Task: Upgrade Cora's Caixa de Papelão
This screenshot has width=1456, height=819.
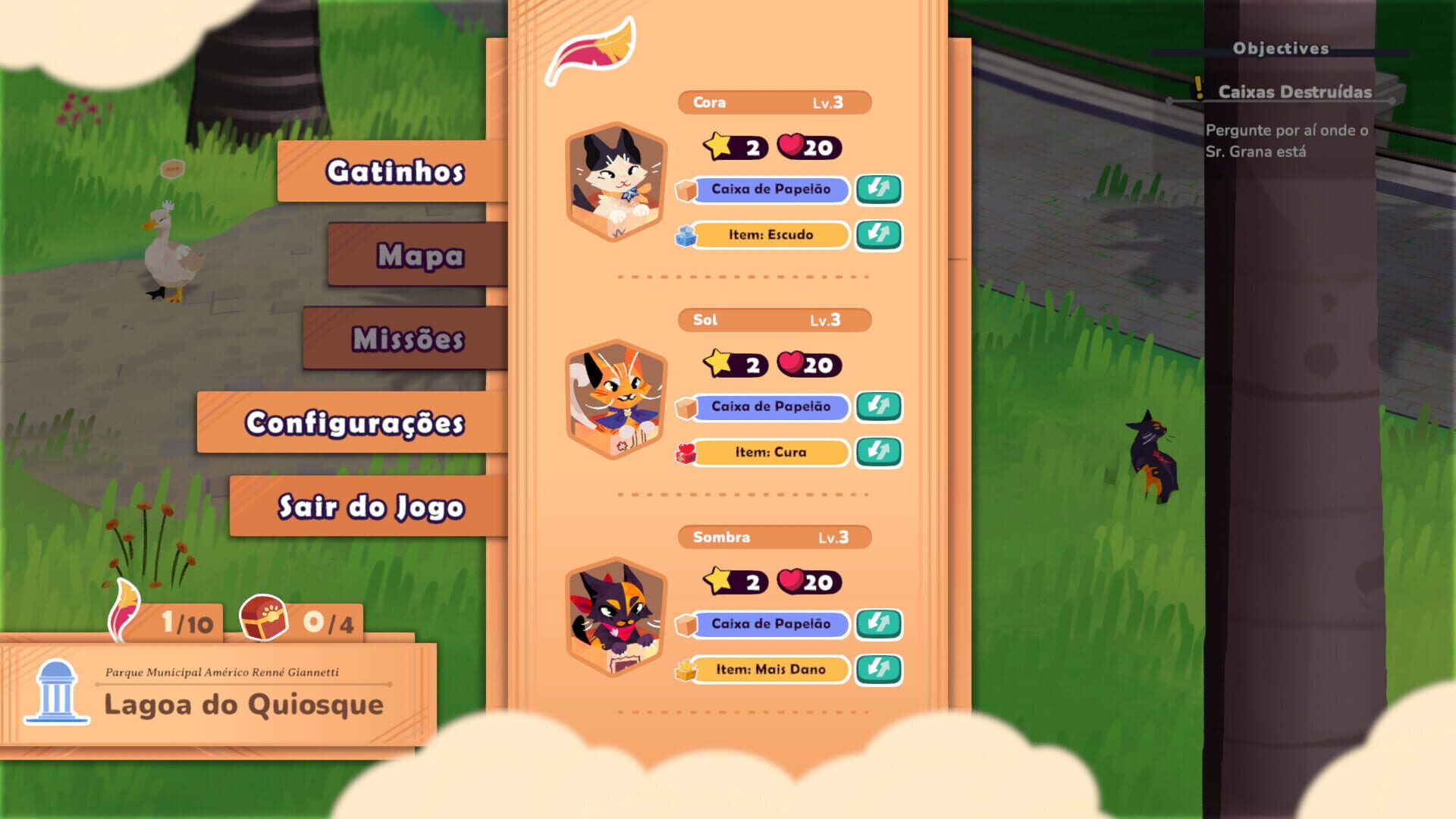Action: [x=878, y=190]
